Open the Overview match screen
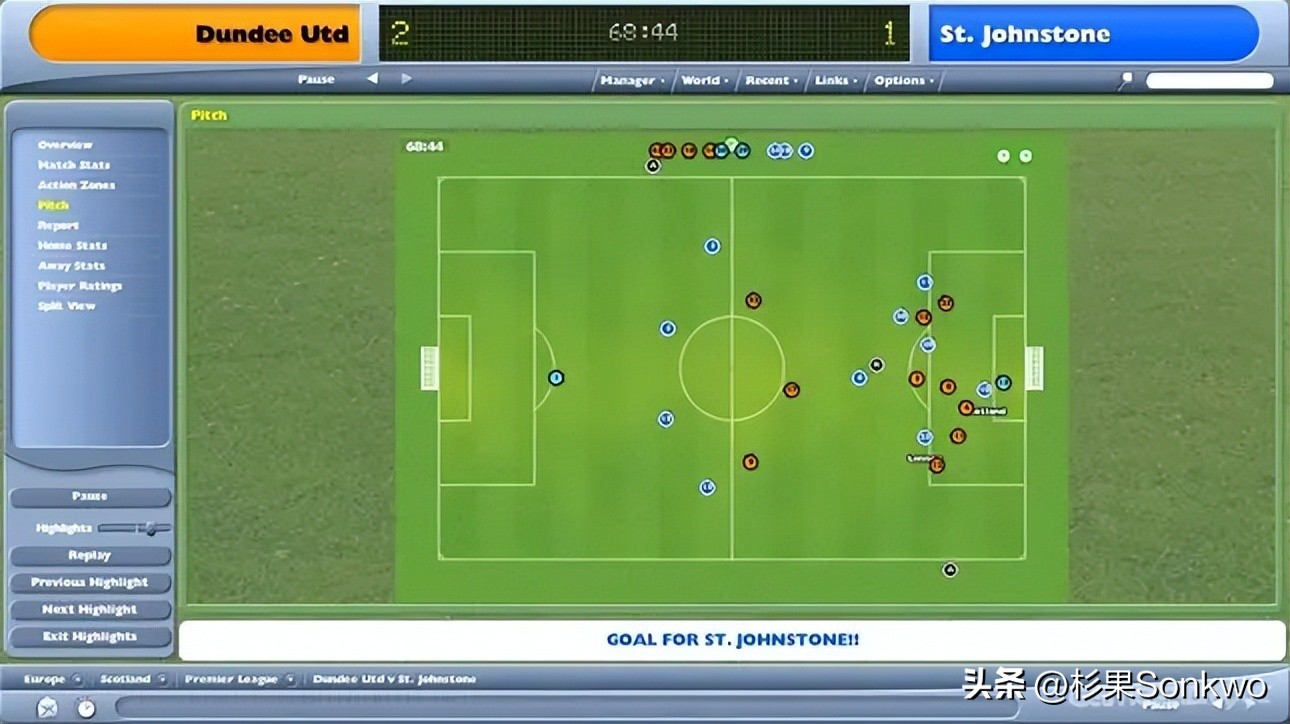This screenshot has height=724, width=1290. tap(65, 145)
